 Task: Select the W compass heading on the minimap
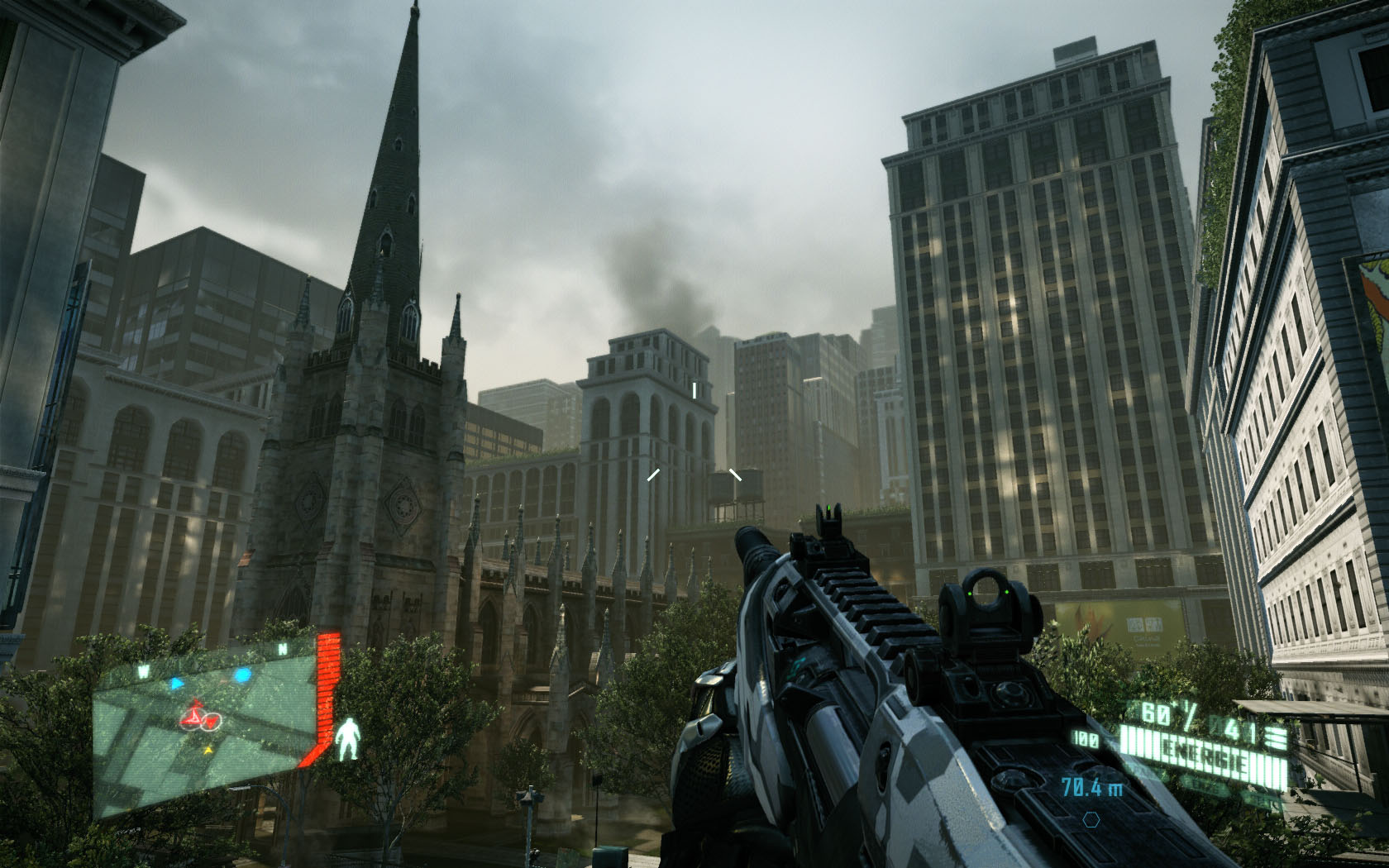(x=144, y=670)
